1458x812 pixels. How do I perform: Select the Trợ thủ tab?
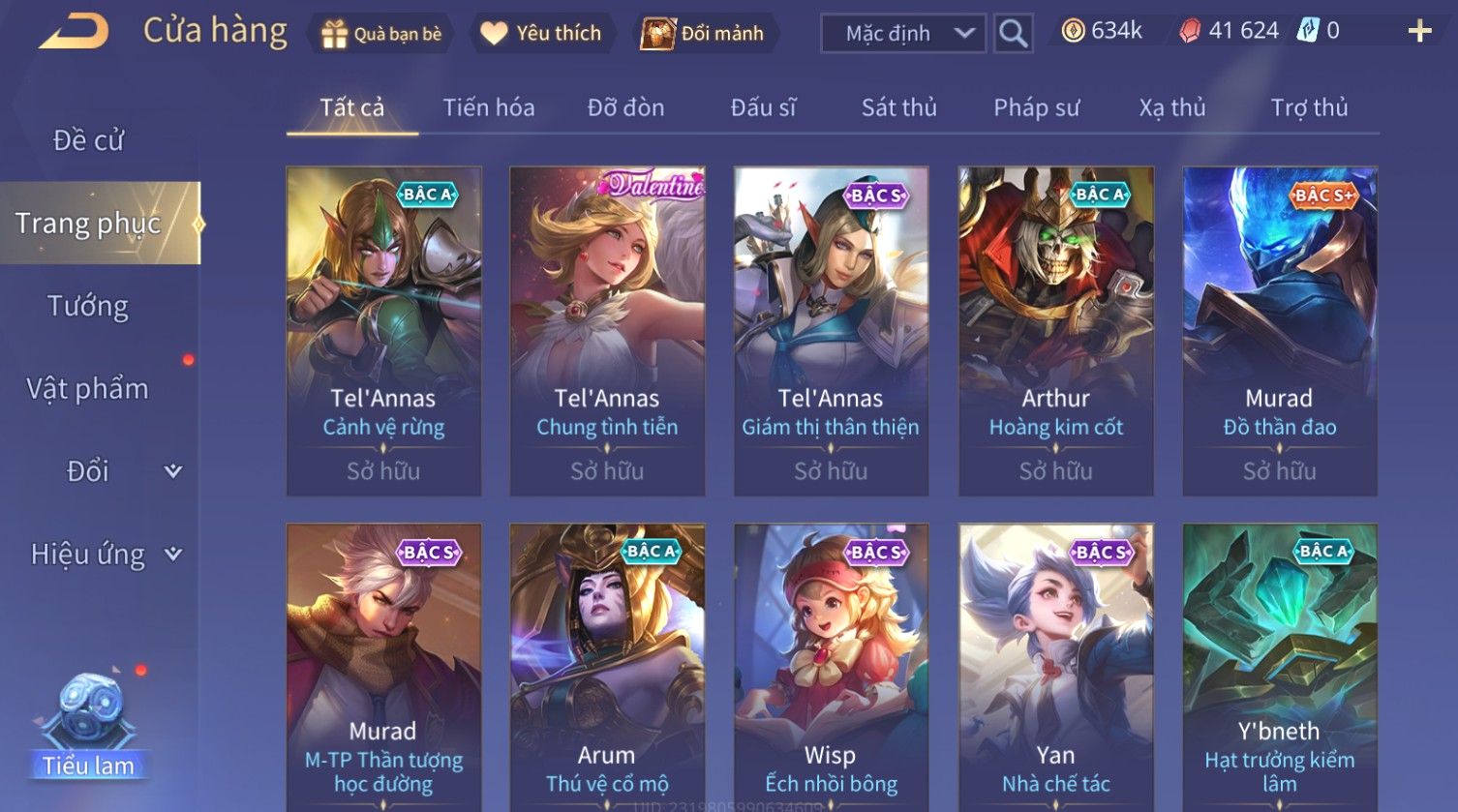[x=1309, y=107]
